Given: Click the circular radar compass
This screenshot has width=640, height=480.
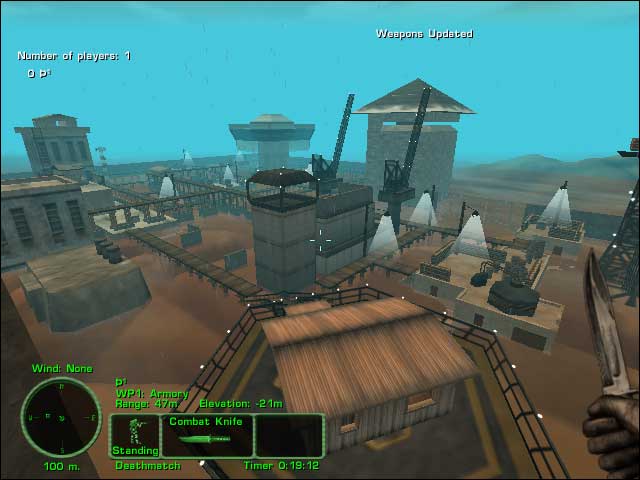Looking at the screenshot, I should [61, 416].
